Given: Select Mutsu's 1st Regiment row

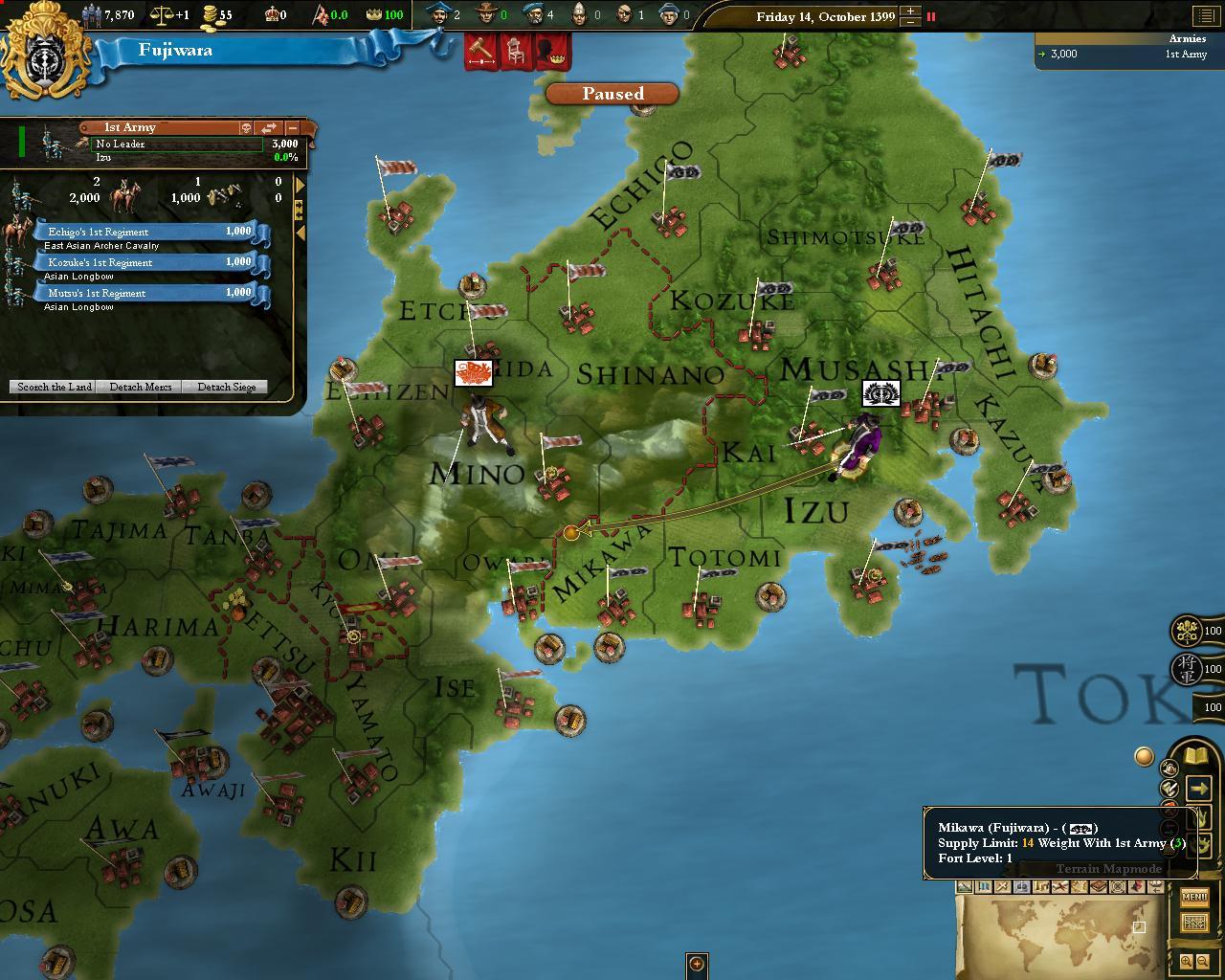Looking at the screenshot, I should click(x=144, y=293).
